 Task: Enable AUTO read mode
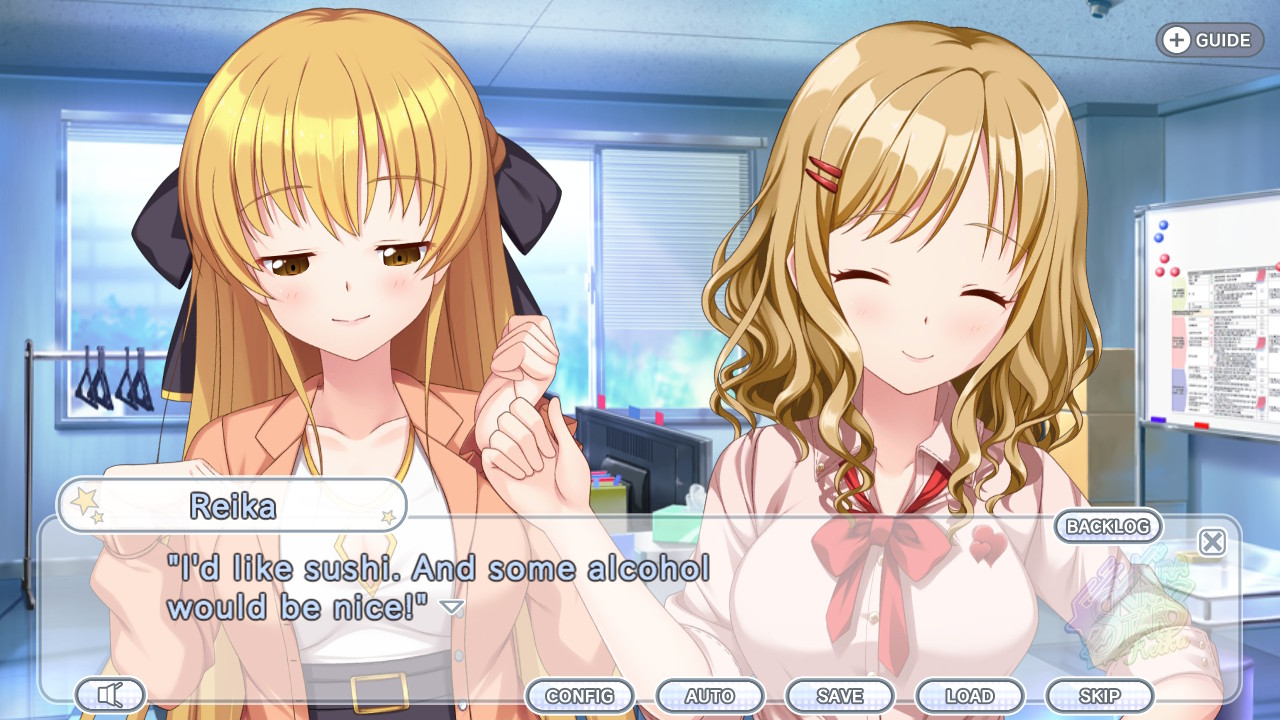point(712,695)
